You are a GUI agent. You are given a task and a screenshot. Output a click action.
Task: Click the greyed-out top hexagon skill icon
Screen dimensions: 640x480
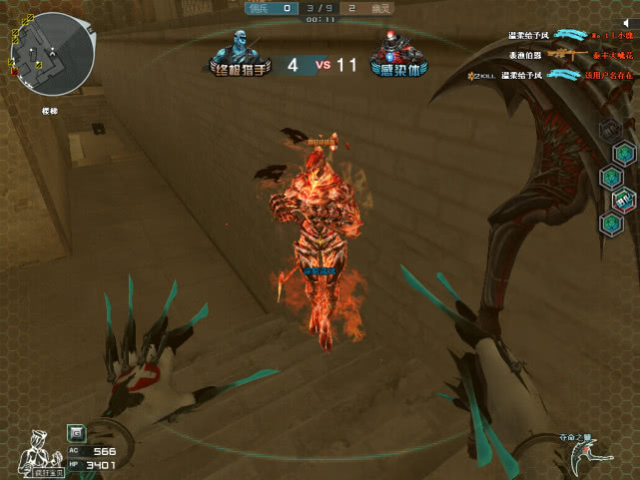609,130
